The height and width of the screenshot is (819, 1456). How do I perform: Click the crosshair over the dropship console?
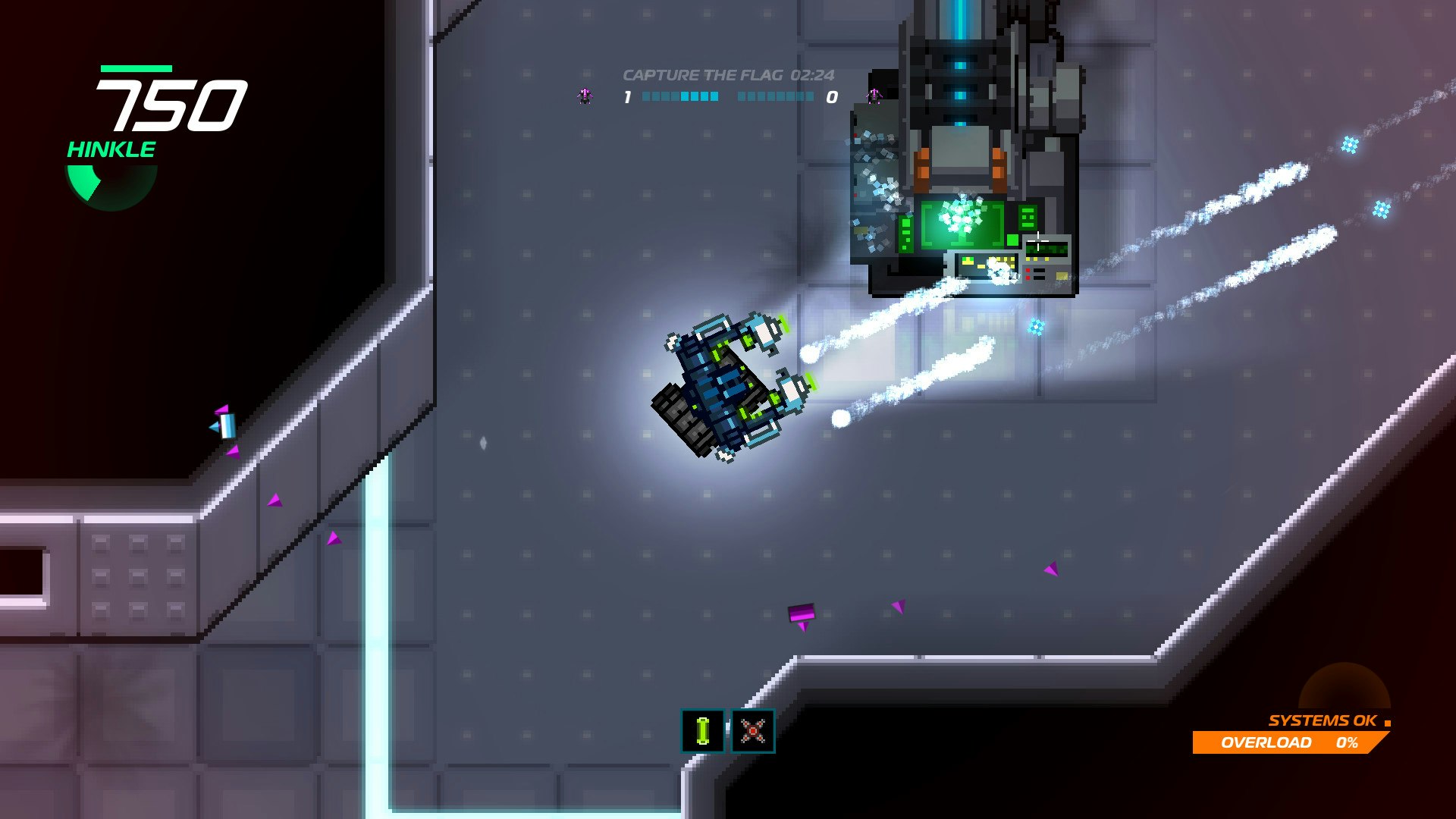coord(1037,241)
